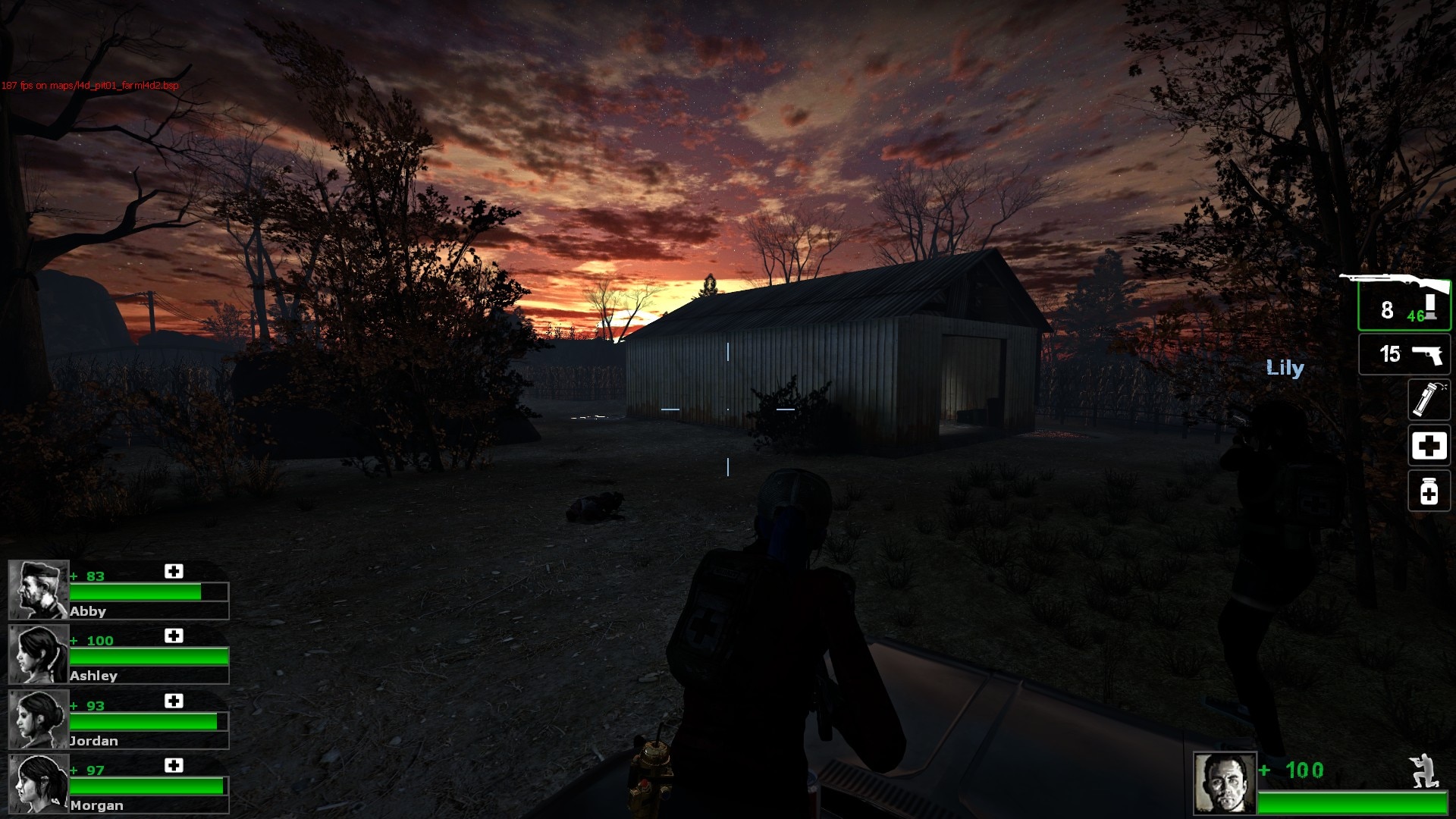The height and width of the screenshot is (819, 1456).
Task: Select Ashley's teammate portrait
Action: (39, 654)
